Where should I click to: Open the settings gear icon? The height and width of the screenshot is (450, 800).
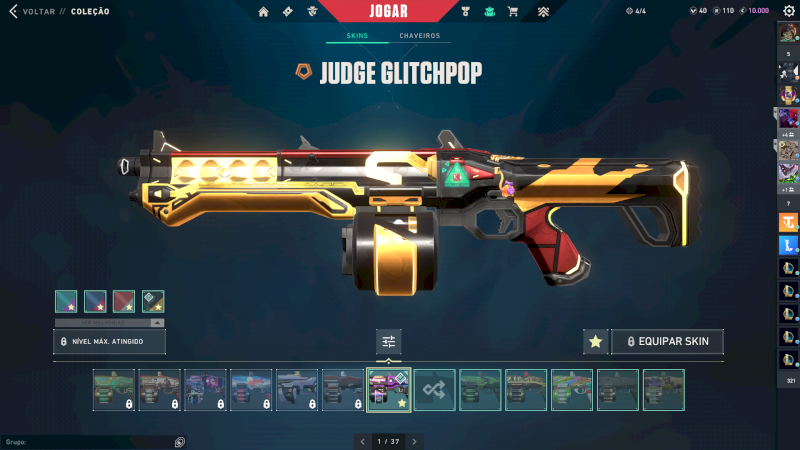(x=788, y=11)
